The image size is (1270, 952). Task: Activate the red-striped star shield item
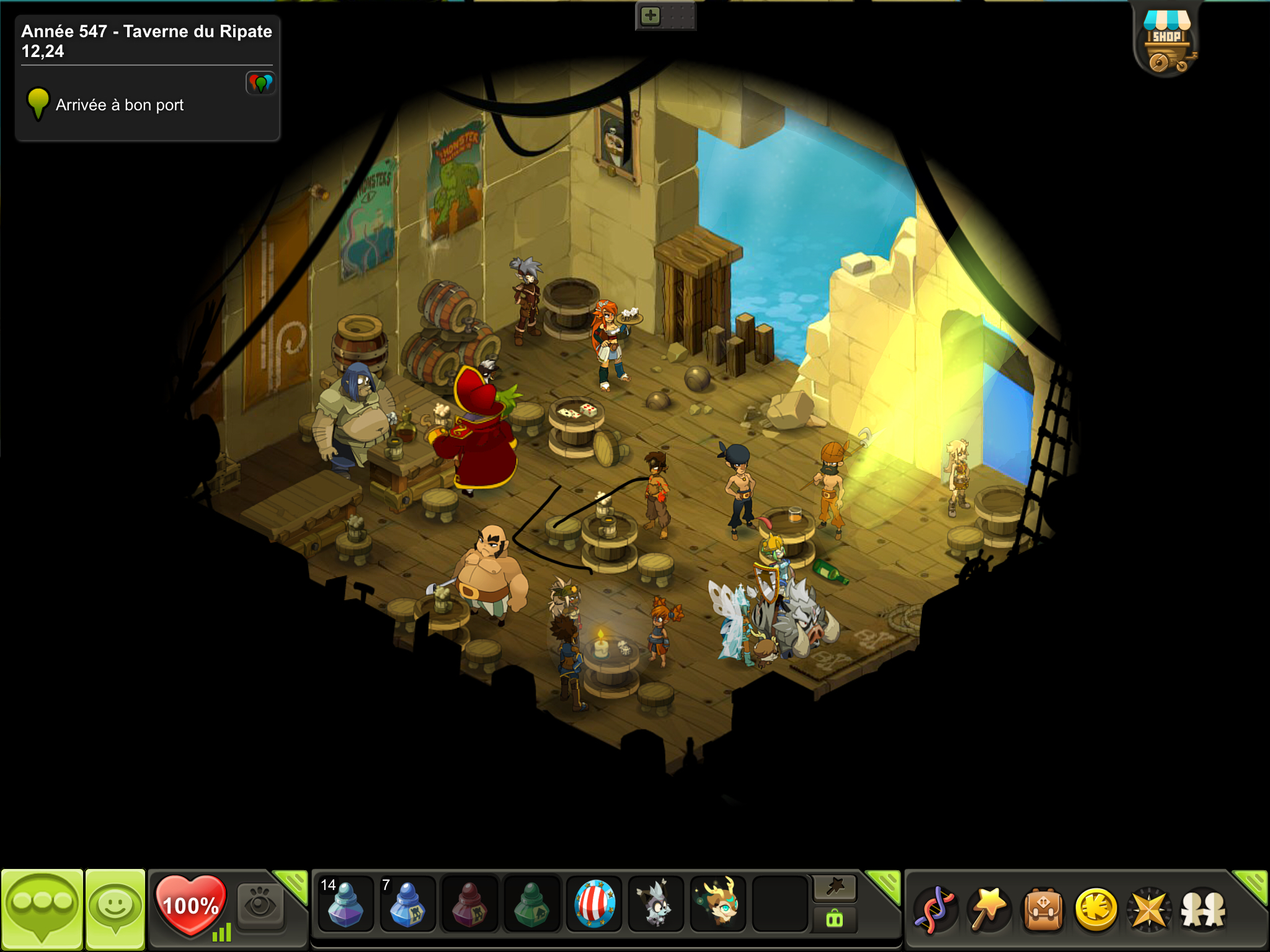click(594, 905)
